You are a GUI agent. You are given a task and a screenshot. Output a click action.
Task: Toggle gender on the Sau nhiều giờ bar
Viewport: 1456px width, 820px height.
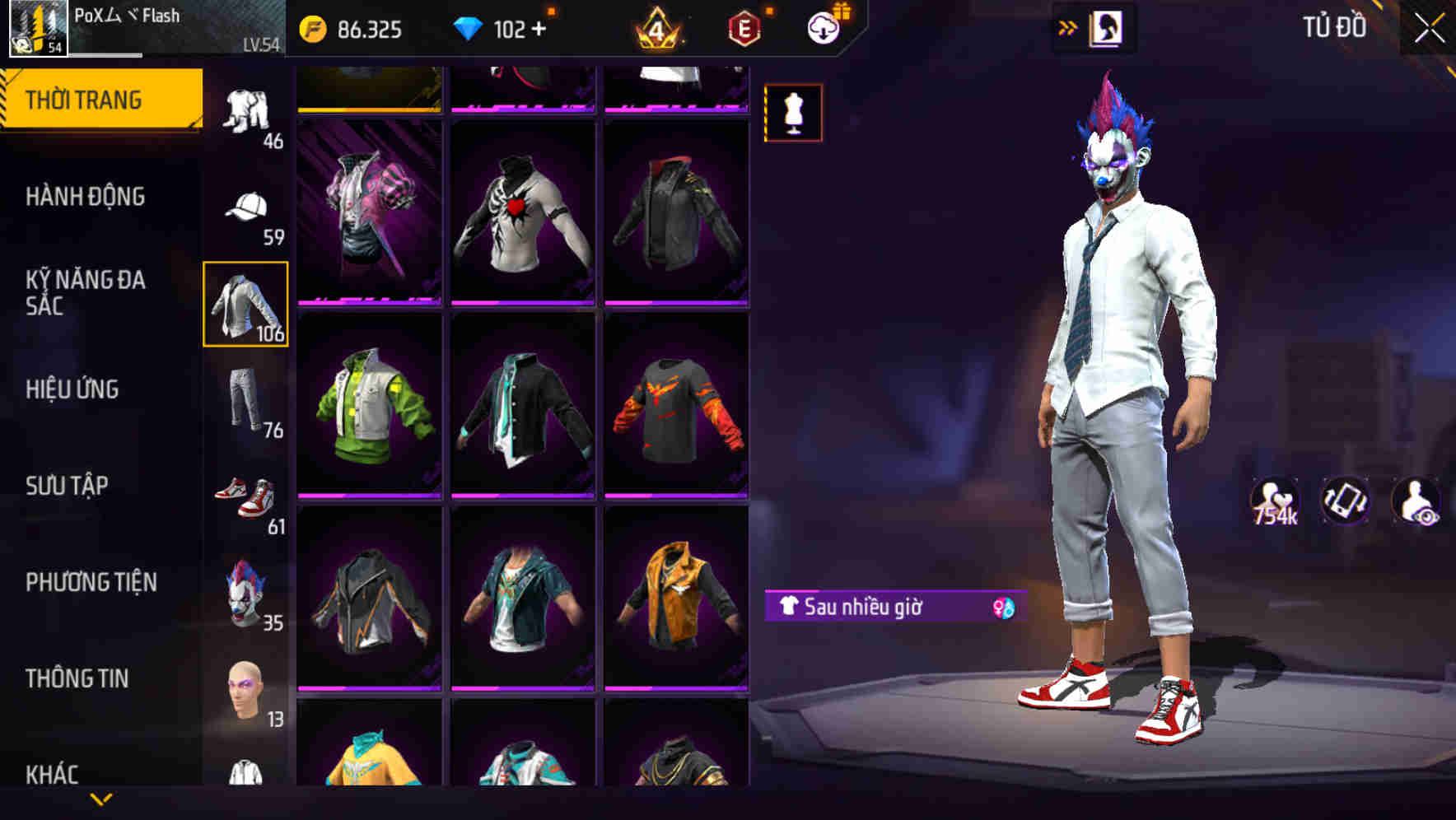(x=1001, y=607)
